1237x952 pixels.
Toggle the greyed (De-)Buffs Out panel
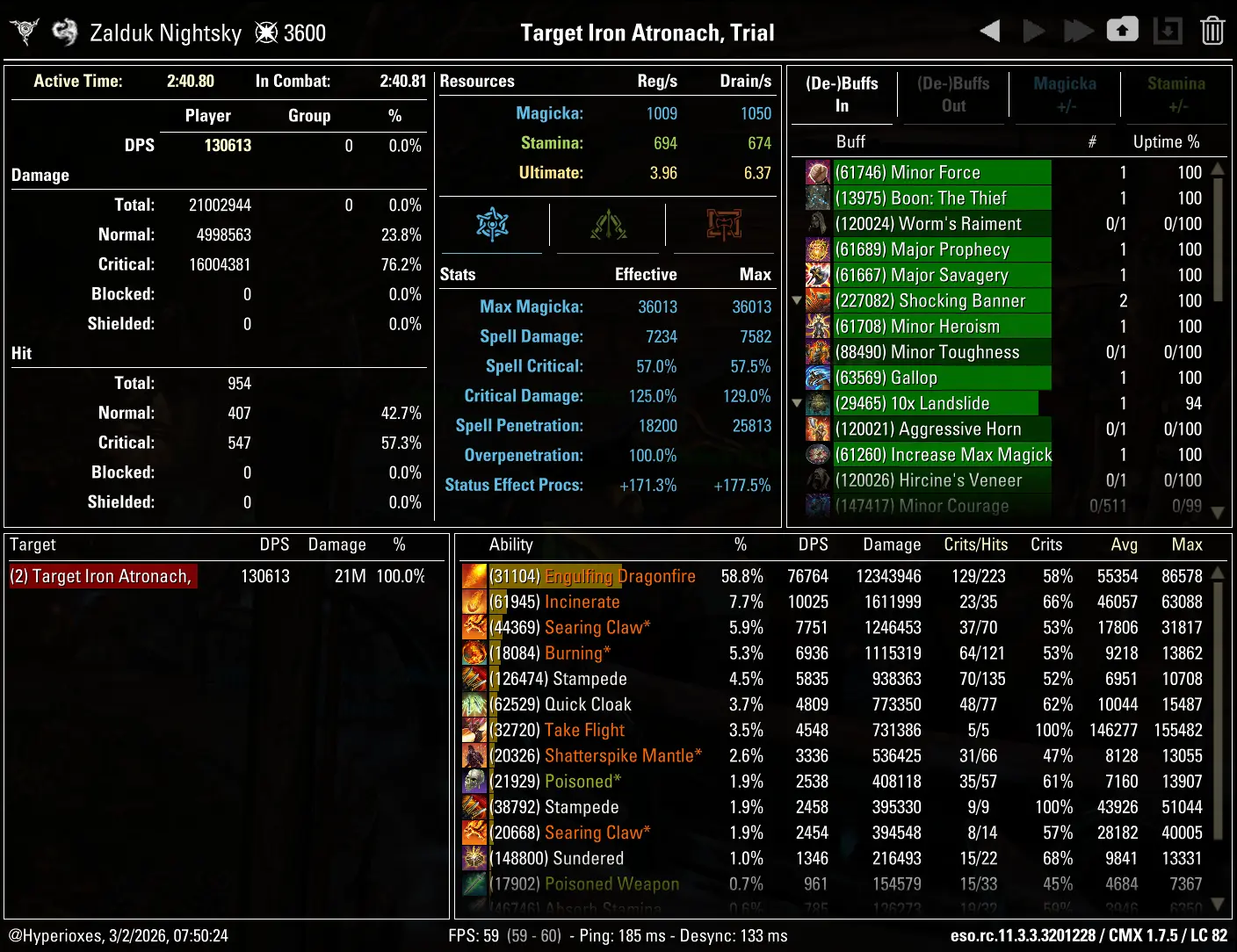click(953, 94)
